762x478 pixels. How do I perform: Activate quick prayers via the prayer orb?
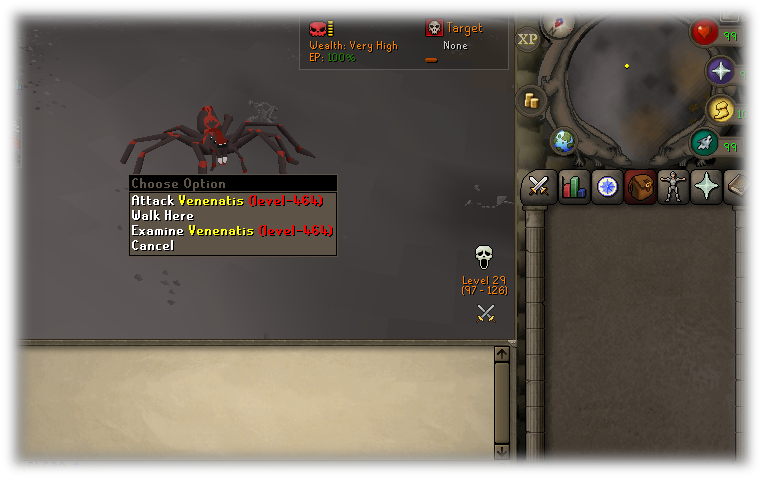click(x=720, y=71)
